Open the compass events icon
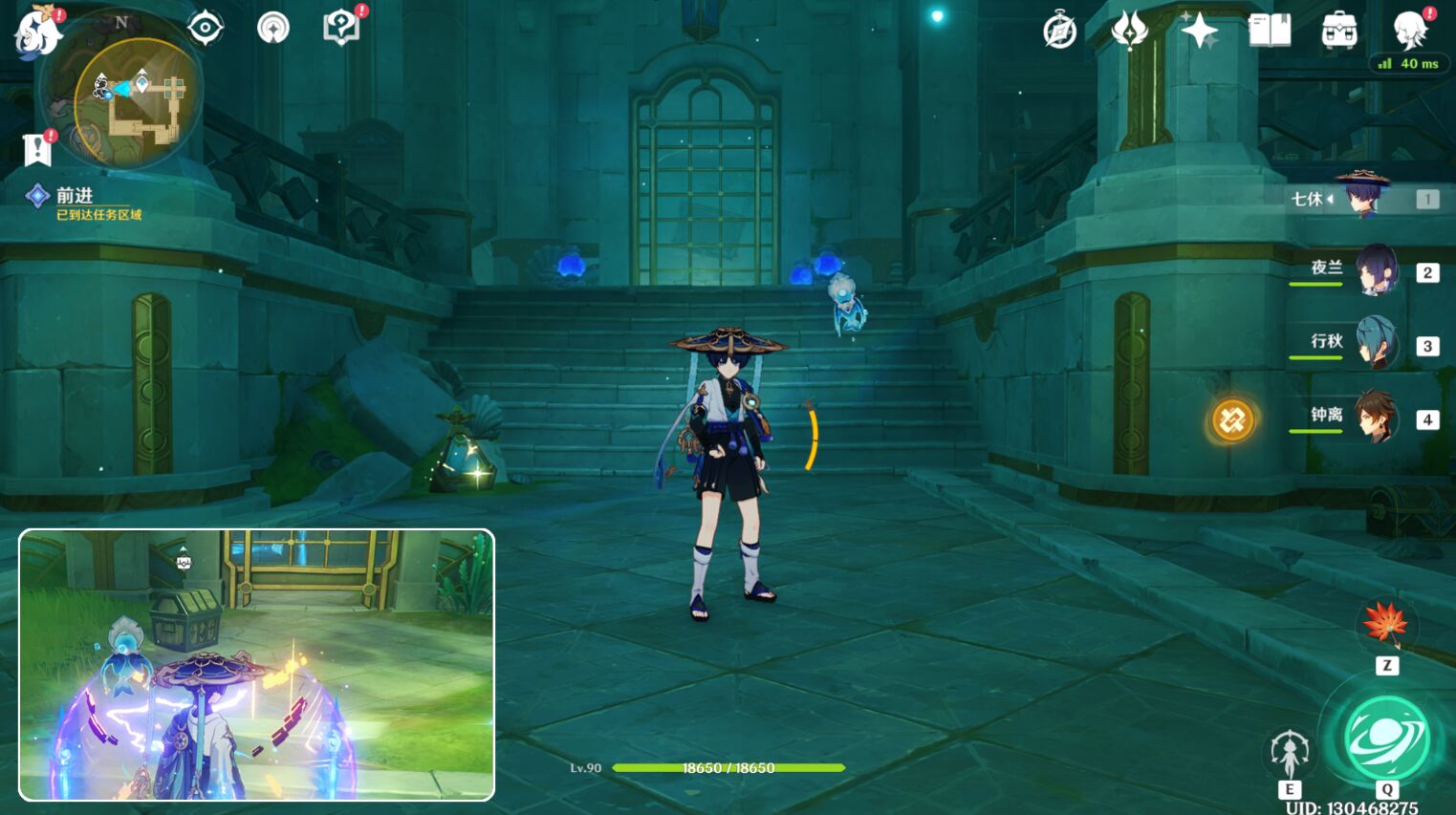Image resolution: width=1456 pixels, height=815 pixels. (1059, 32)
